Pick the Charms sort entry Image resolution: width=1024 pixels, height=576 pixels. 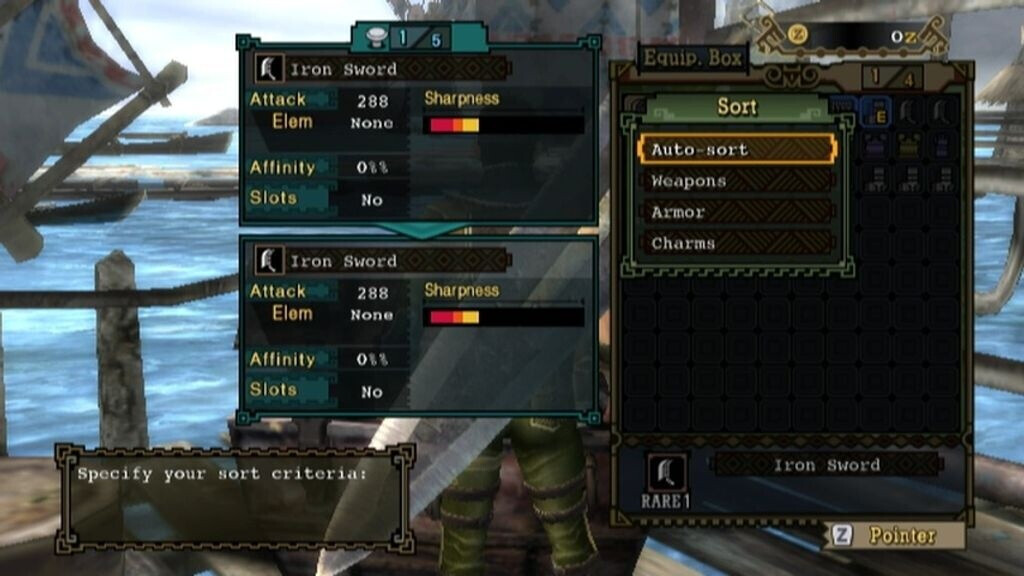736,243
